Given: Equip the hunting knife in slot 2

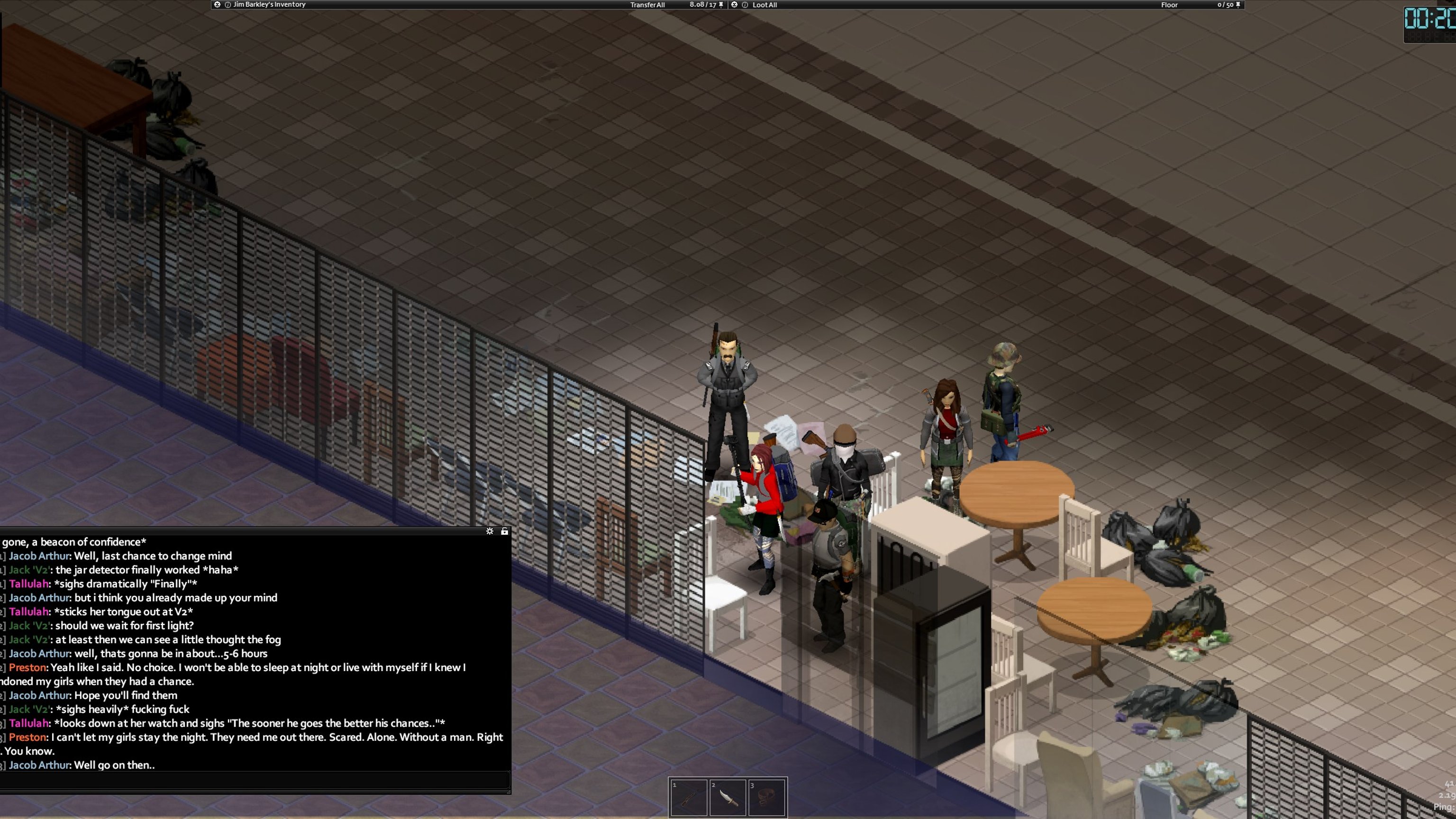Looking at the screenshot, I should pyautogui.click(x=728, y=798).
